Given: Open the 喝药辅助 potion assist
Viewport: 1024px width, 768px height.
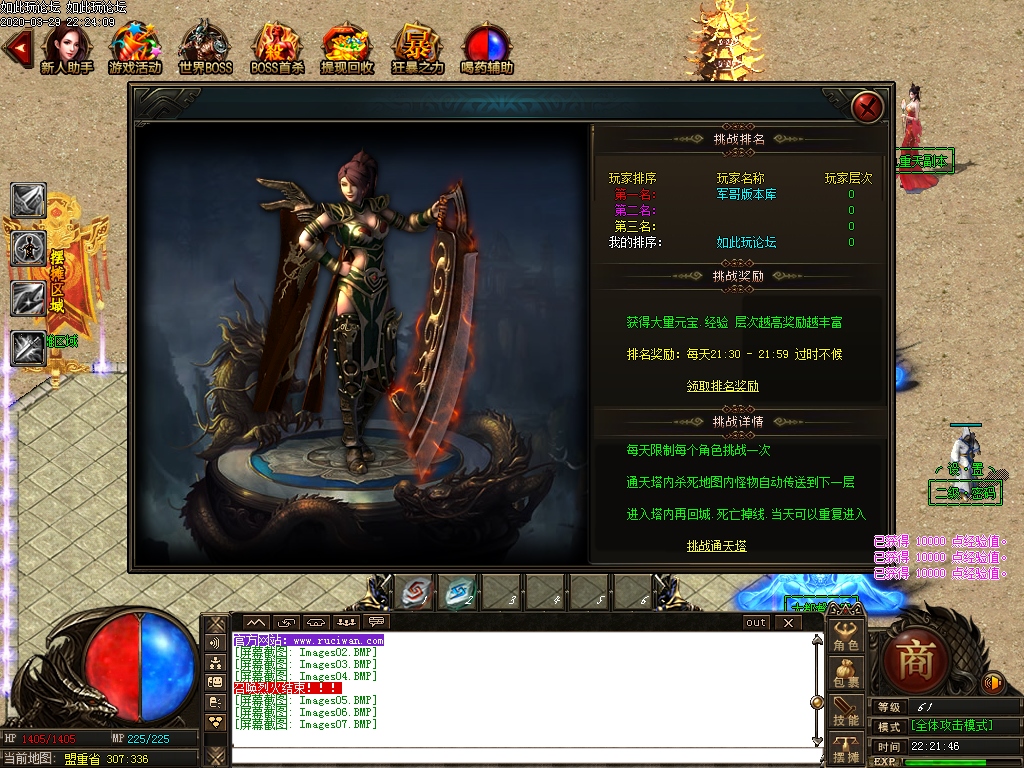Looking at the screenshot, I should 488,47.
